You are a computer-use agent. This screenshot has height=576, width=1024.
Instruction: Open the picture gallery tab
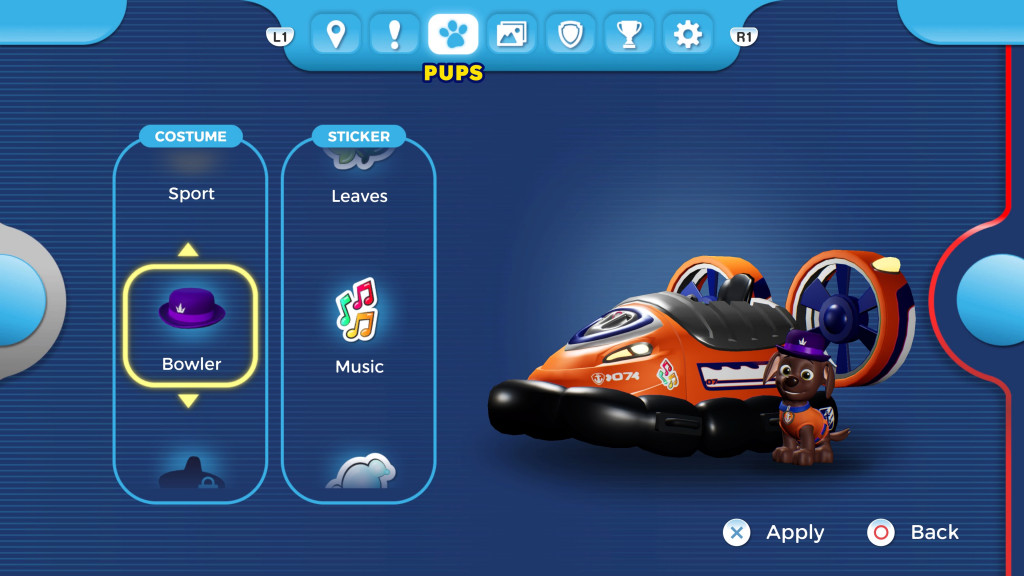pos(512,34)
